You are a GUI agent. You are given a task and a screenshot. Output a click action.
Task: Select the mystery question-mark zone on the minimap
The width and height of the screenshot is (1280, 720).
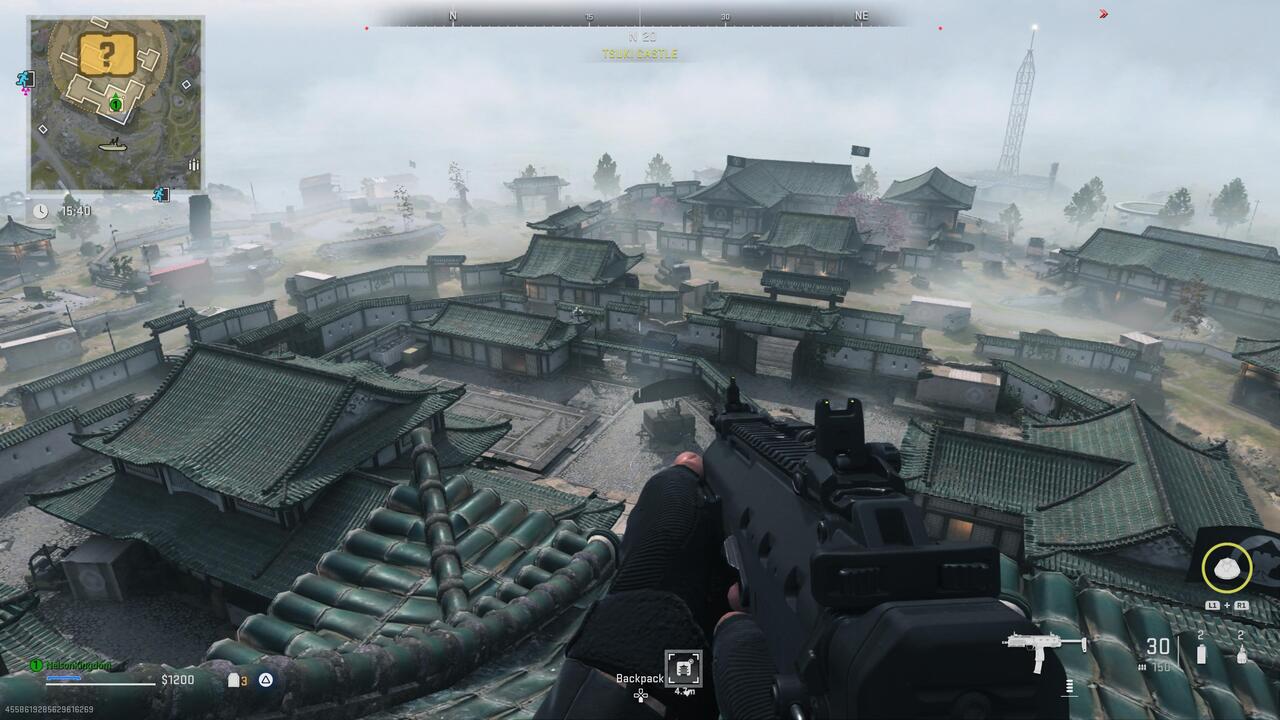point(108,53)
